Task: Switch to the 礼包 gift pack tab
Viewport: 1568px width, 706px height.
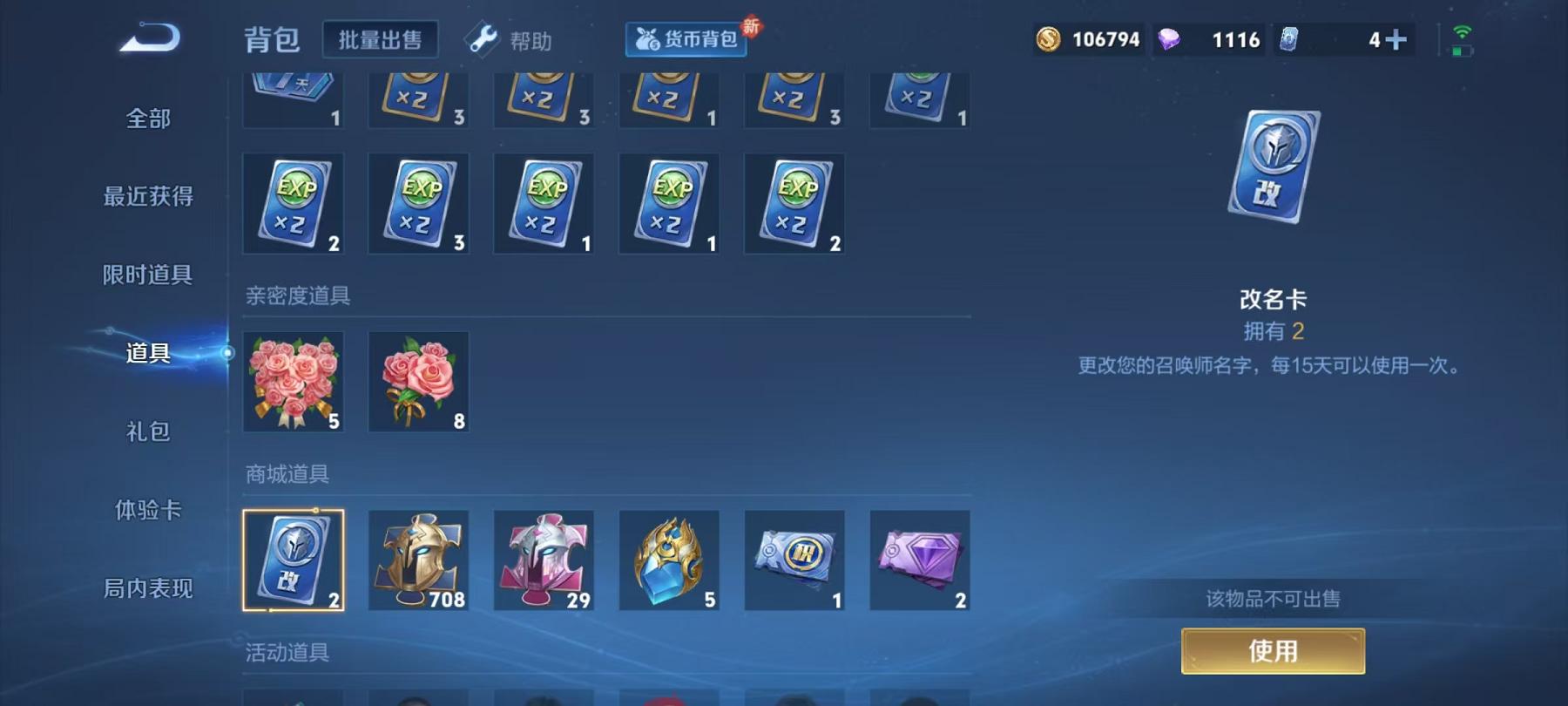Action: pos(148,431)
